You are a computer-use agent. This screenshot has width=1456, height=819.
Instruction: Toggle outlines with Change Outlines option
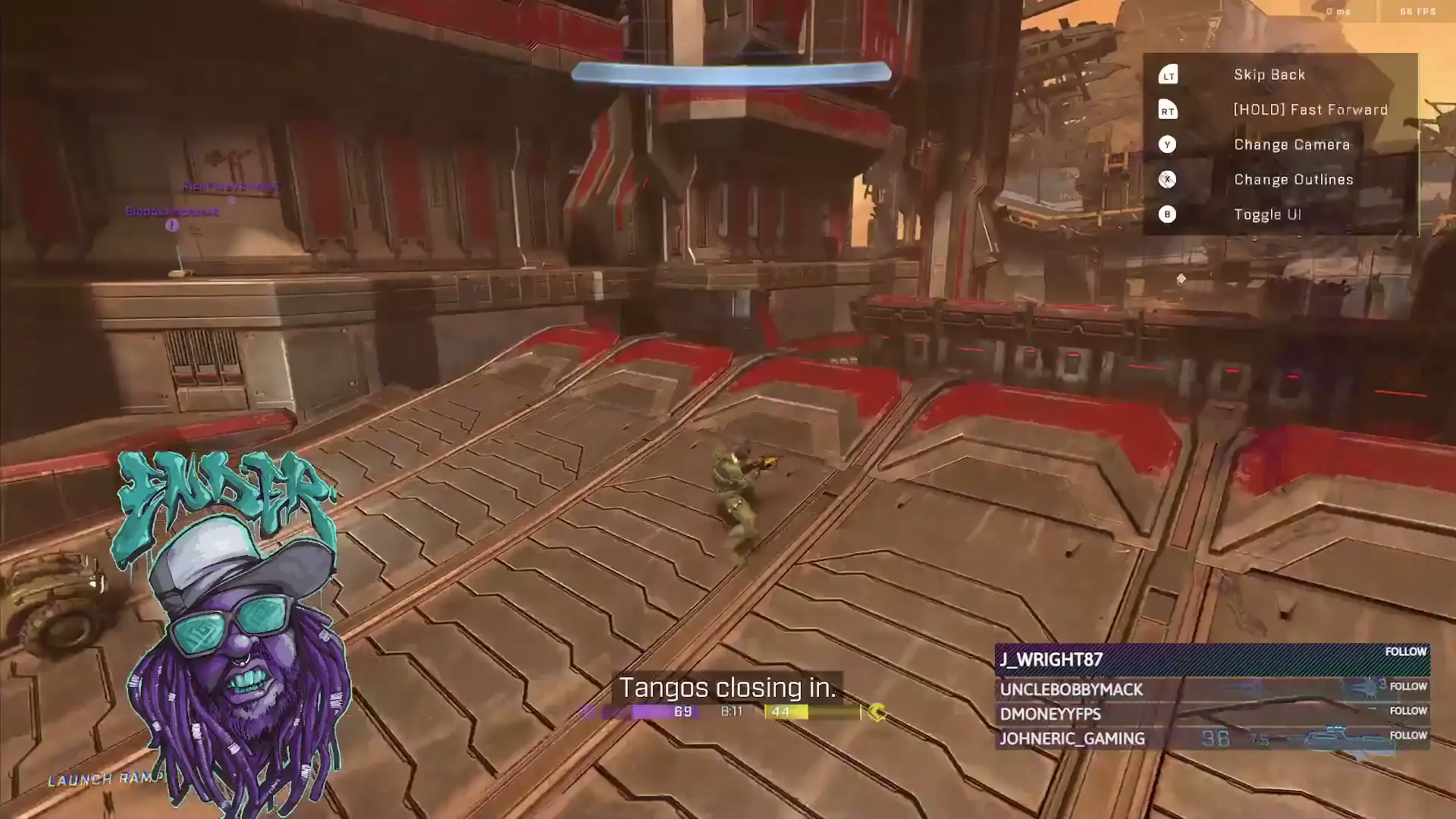pyautogui.click(x=1292, y=180)
